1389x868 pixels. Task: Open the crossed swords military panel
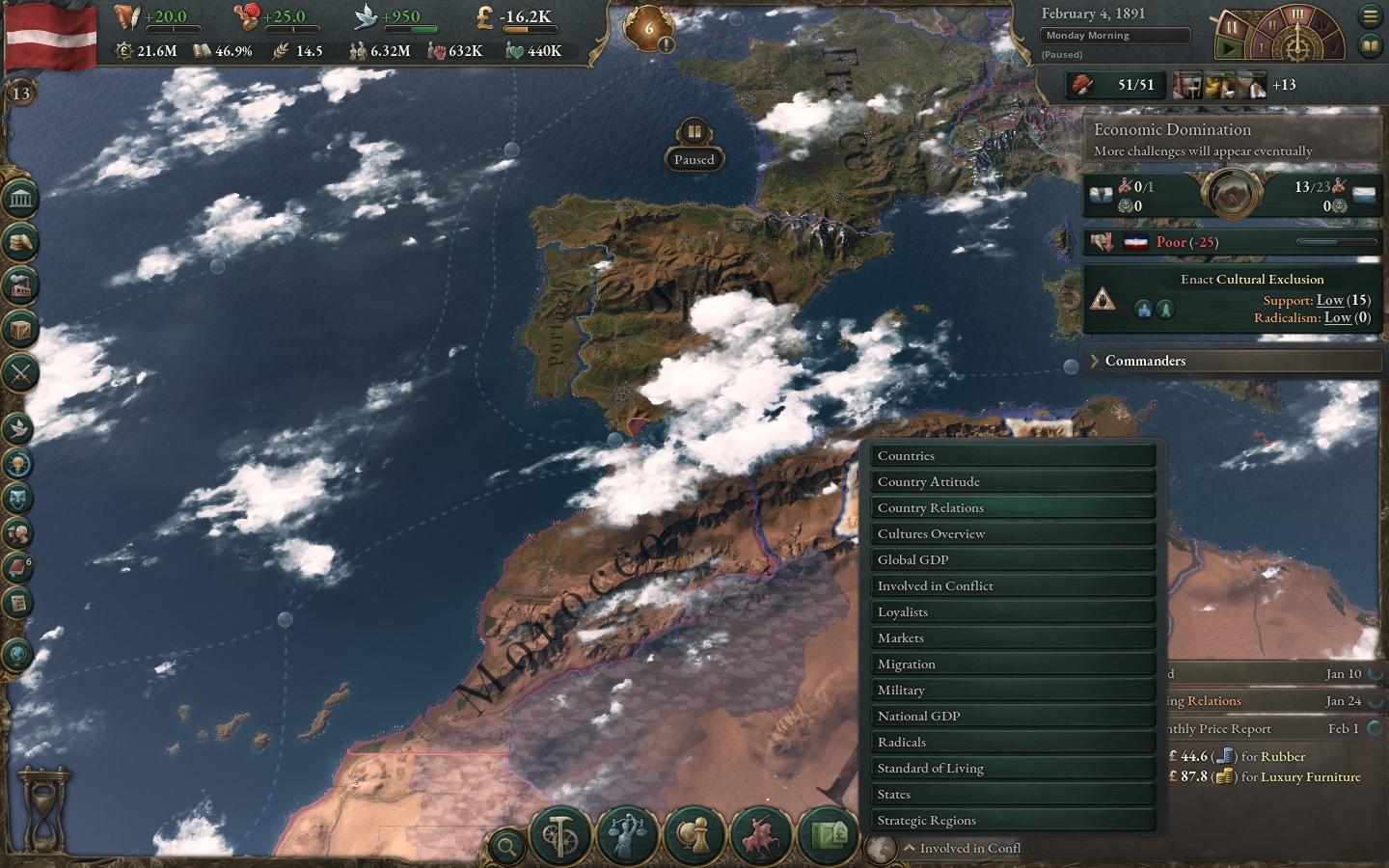coord(20,372)
